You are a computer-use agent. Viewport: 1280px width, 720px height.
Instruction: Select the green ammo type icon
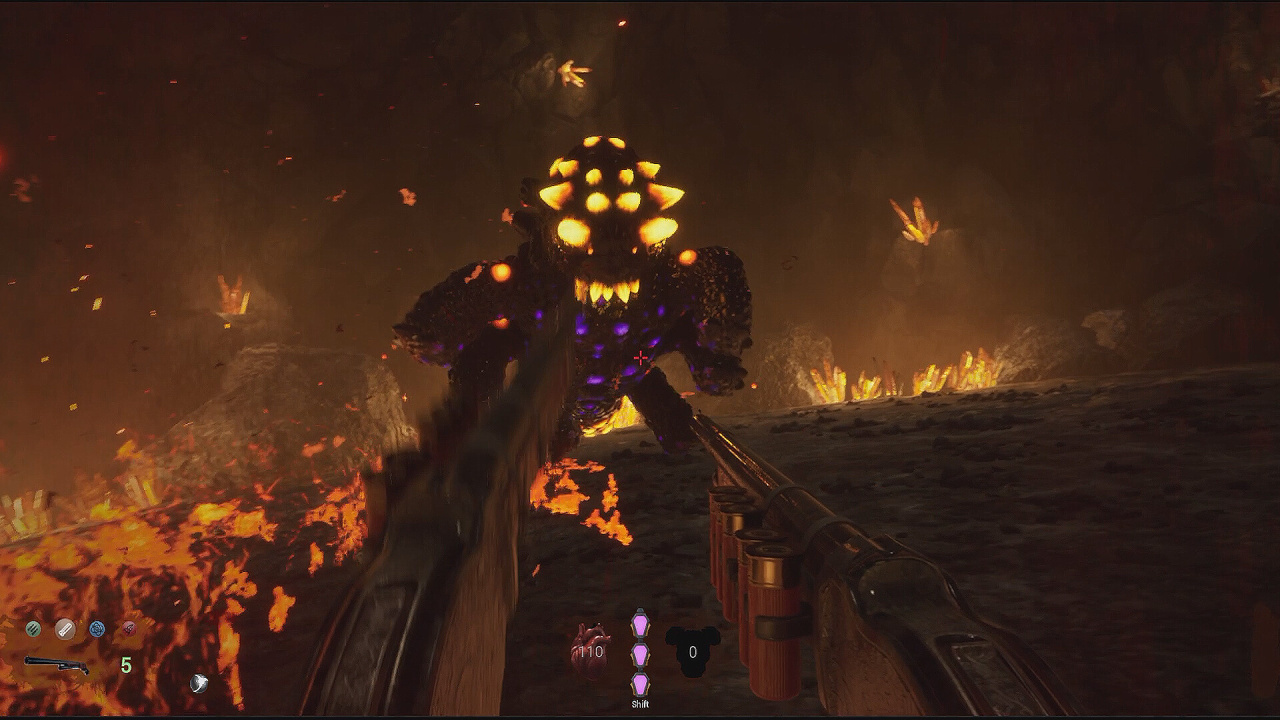33,629
